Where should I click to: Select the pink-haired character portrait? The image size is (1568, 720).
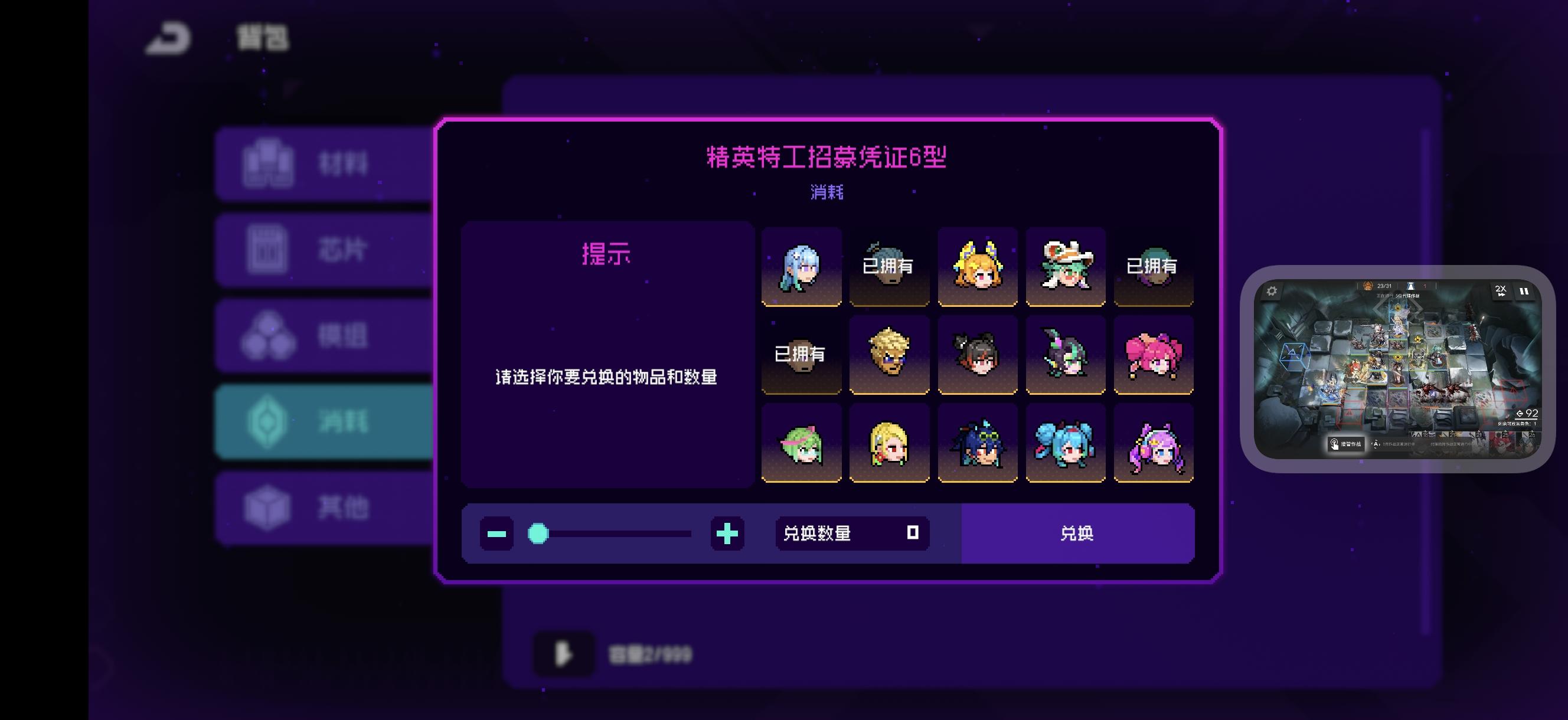coord(1155,355)
